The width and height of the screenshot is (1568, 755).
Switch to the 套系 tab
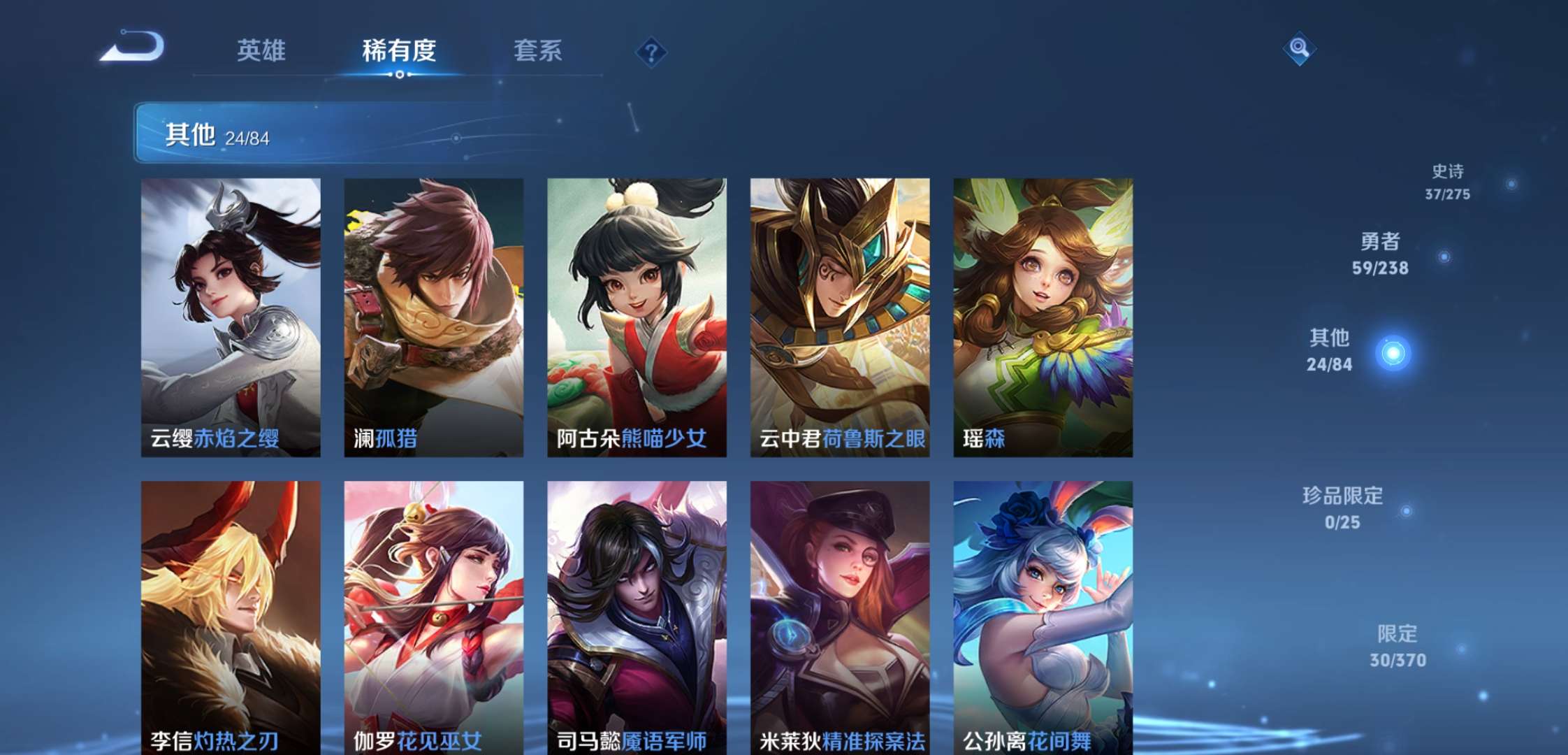click(539, 50)
